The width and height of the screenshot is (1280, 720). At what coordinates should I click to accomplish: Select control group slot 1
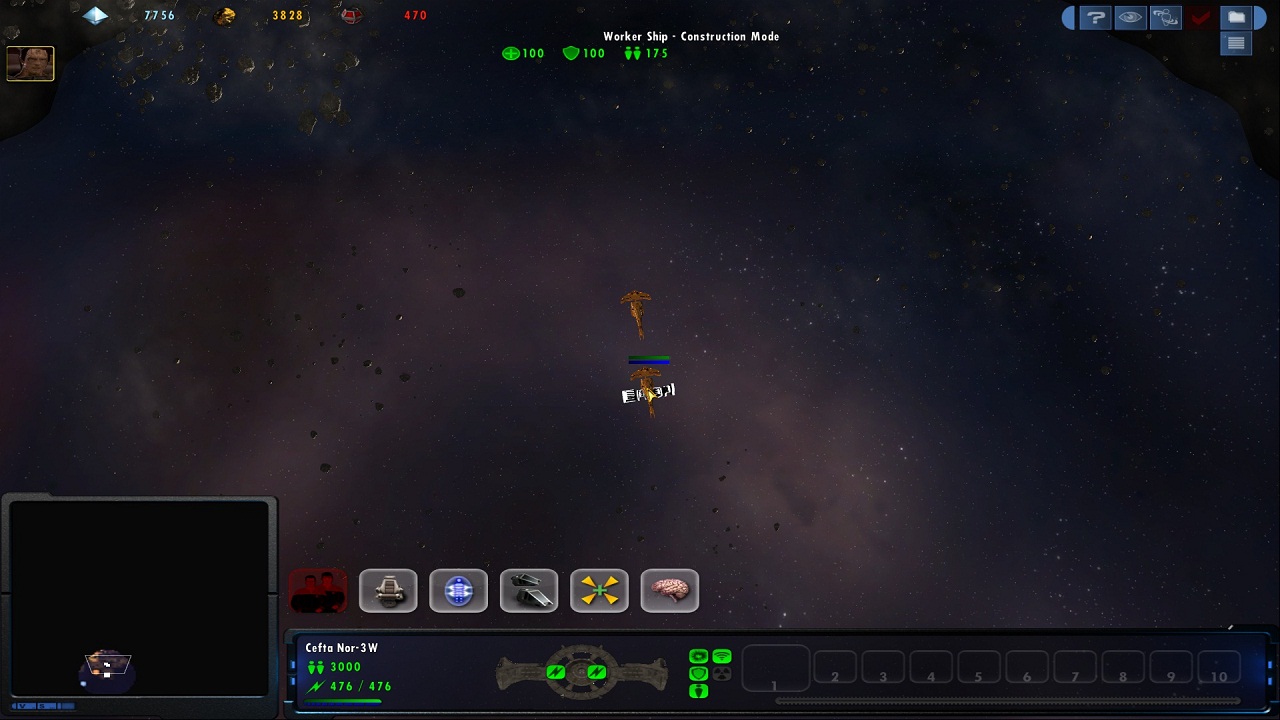(x=775, y=669)
